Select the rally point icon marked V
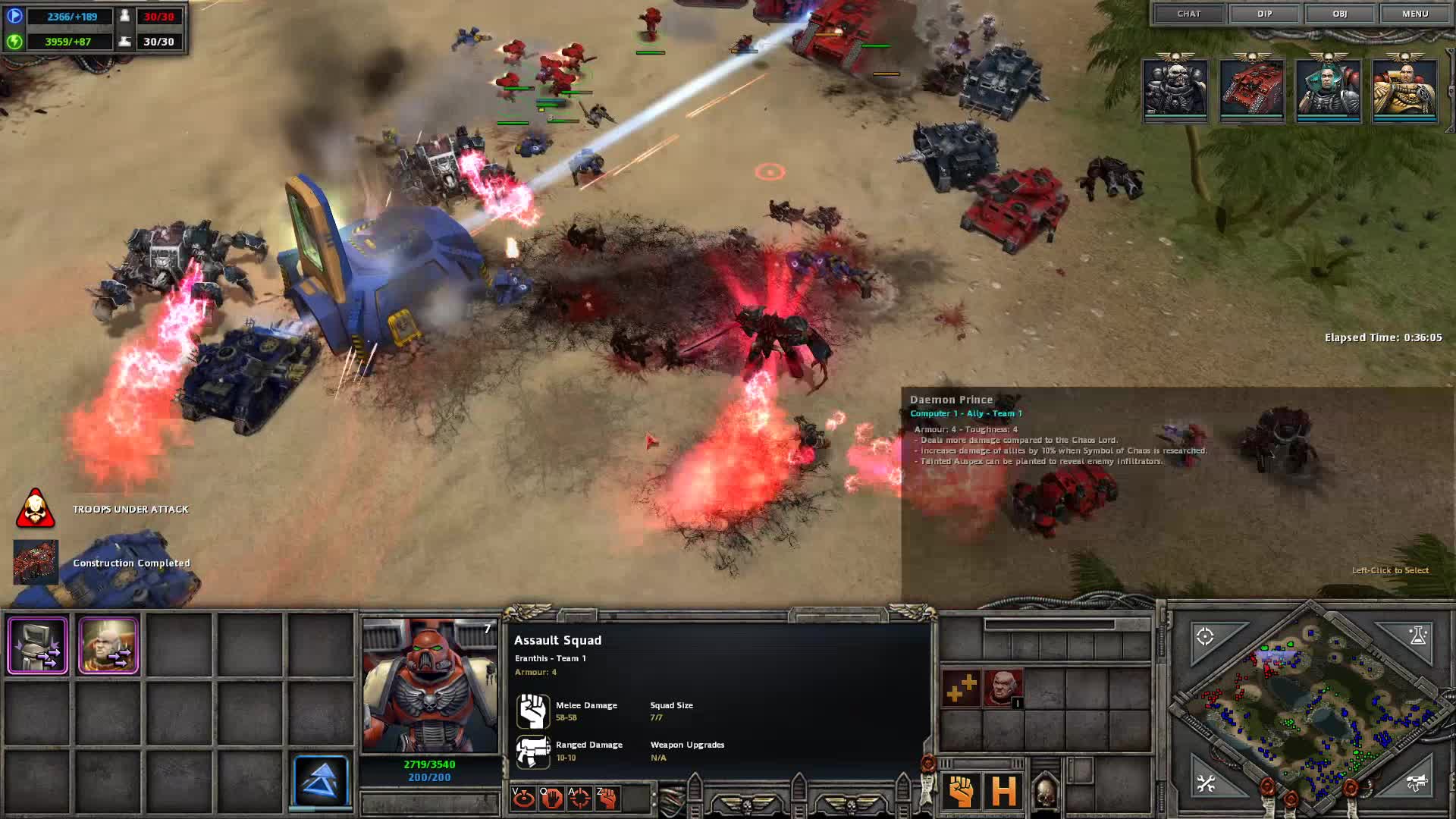This screenshot has height=819, width=1456. pyautogui.click(x=523, y=796)
